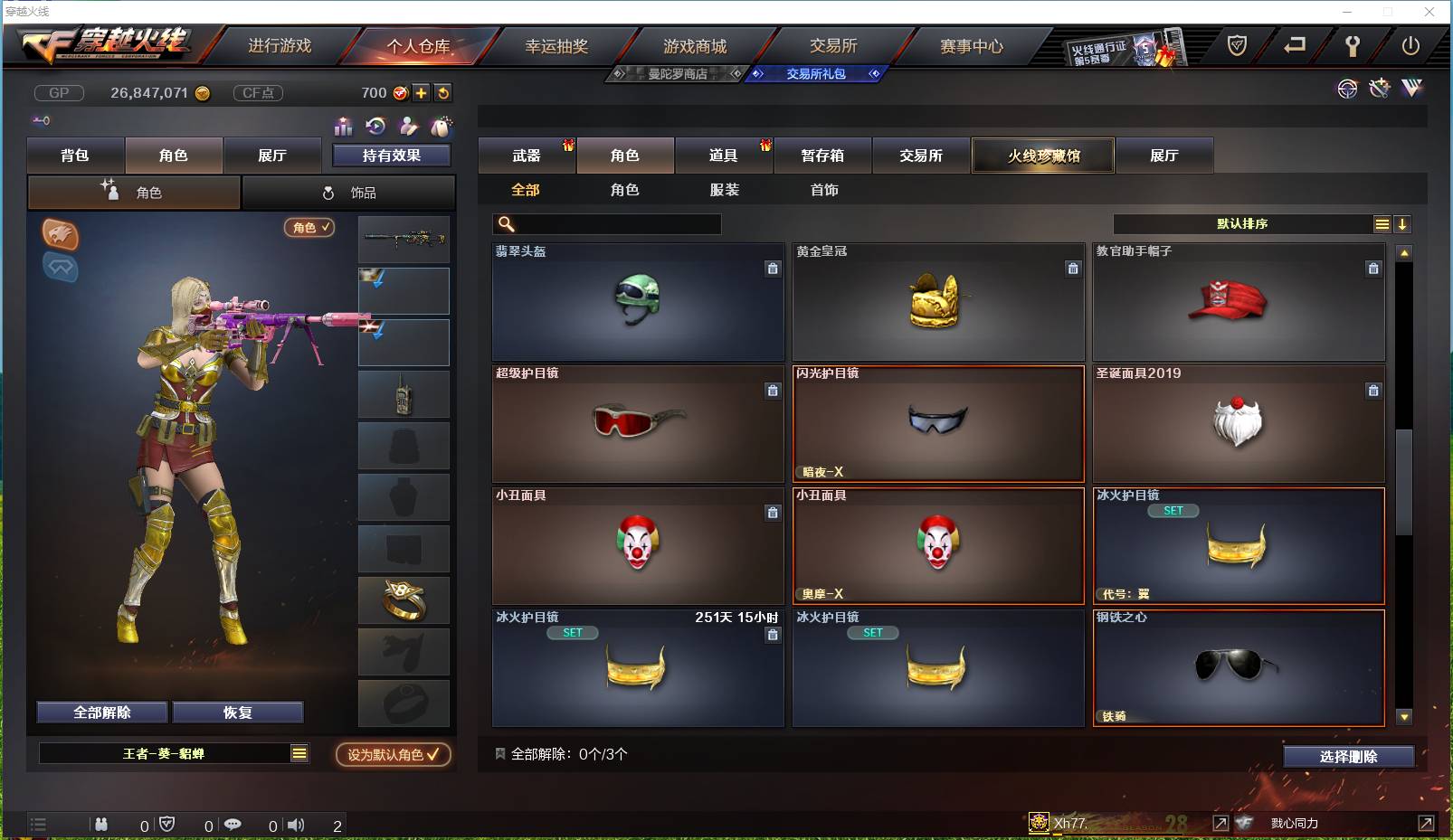Click the descending sort arrow beside 默认排序
Screen dimensions: 1453x840
[x=1403, y=223]
